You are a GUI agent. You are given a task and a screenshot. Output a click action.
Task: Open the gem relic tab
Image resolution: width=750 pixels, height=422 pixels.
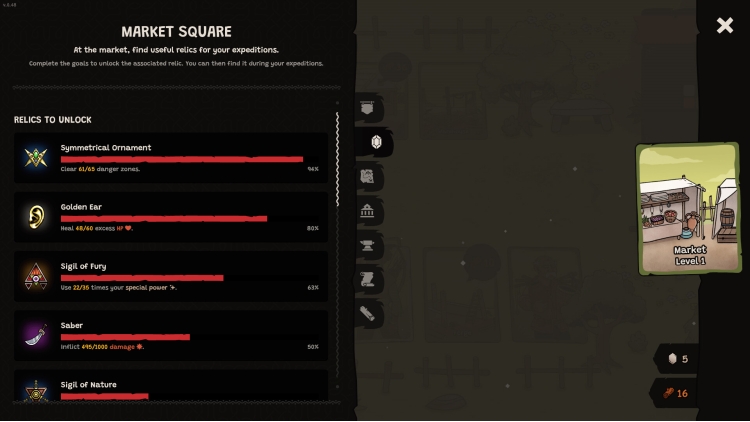tap(375, 142)
